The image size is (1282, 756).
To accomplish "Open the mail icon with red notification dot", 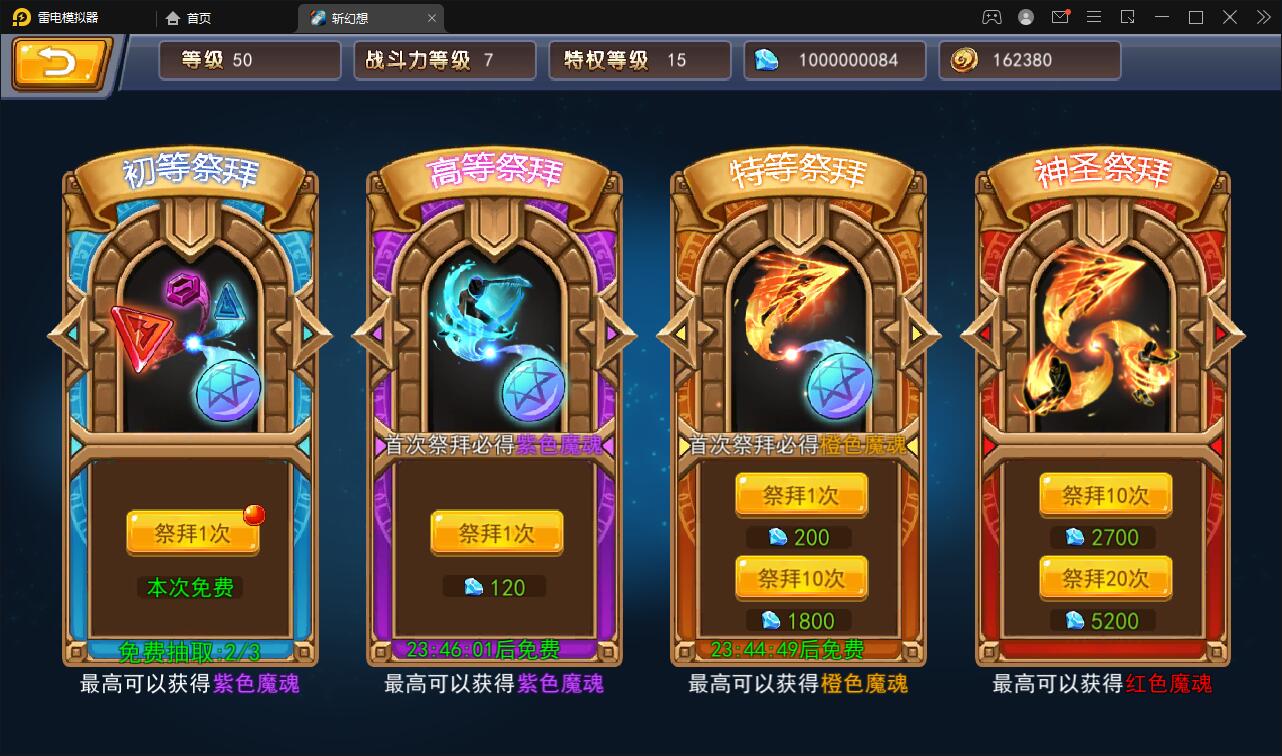I will (x=1060, y=17).
